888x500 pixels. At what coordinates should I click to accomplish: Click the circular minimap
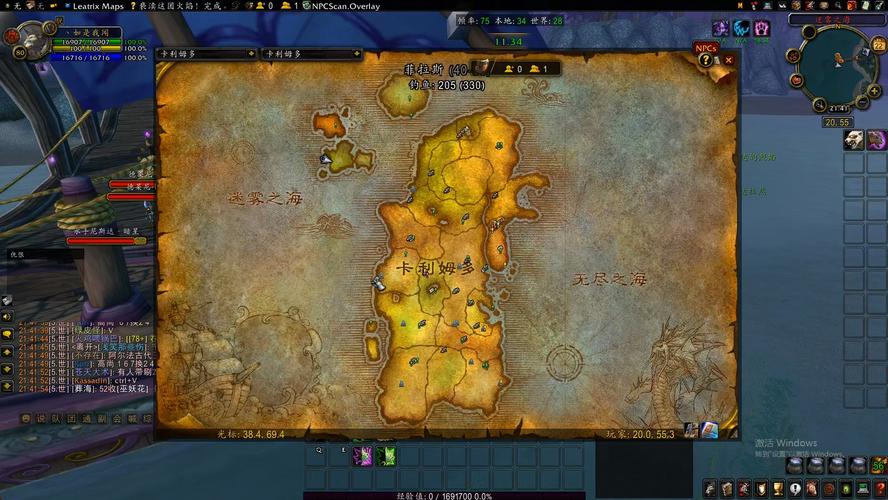[x=839, y=70]
